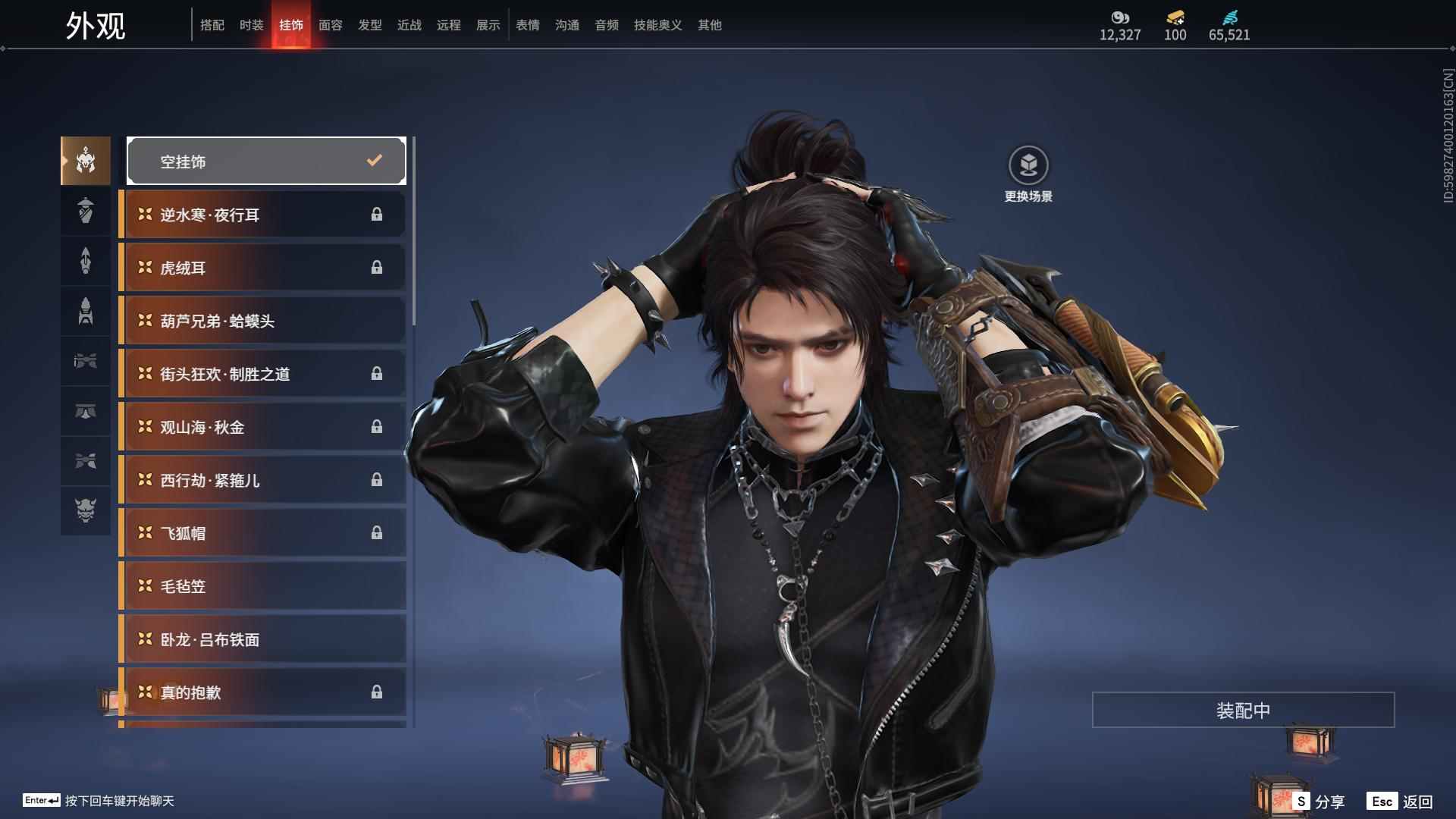Viewport: 1456px width, 819px height.
Task: Select 葫芦兄弟·蛤蟆头 from the list
Action: [262, 321]
